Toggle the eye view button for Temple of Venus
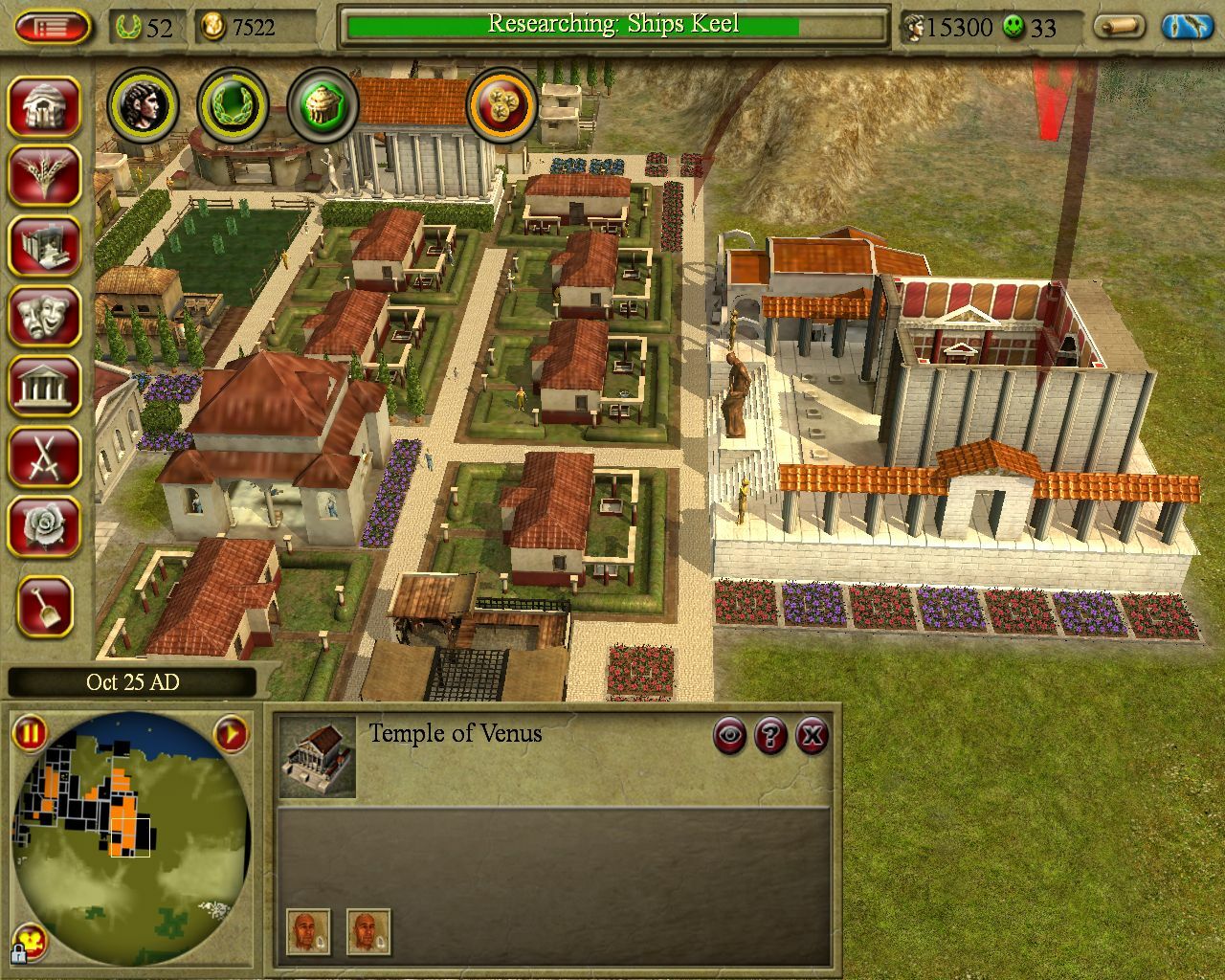The height and width of the screenshot is (980, 1225). [730, 736]
